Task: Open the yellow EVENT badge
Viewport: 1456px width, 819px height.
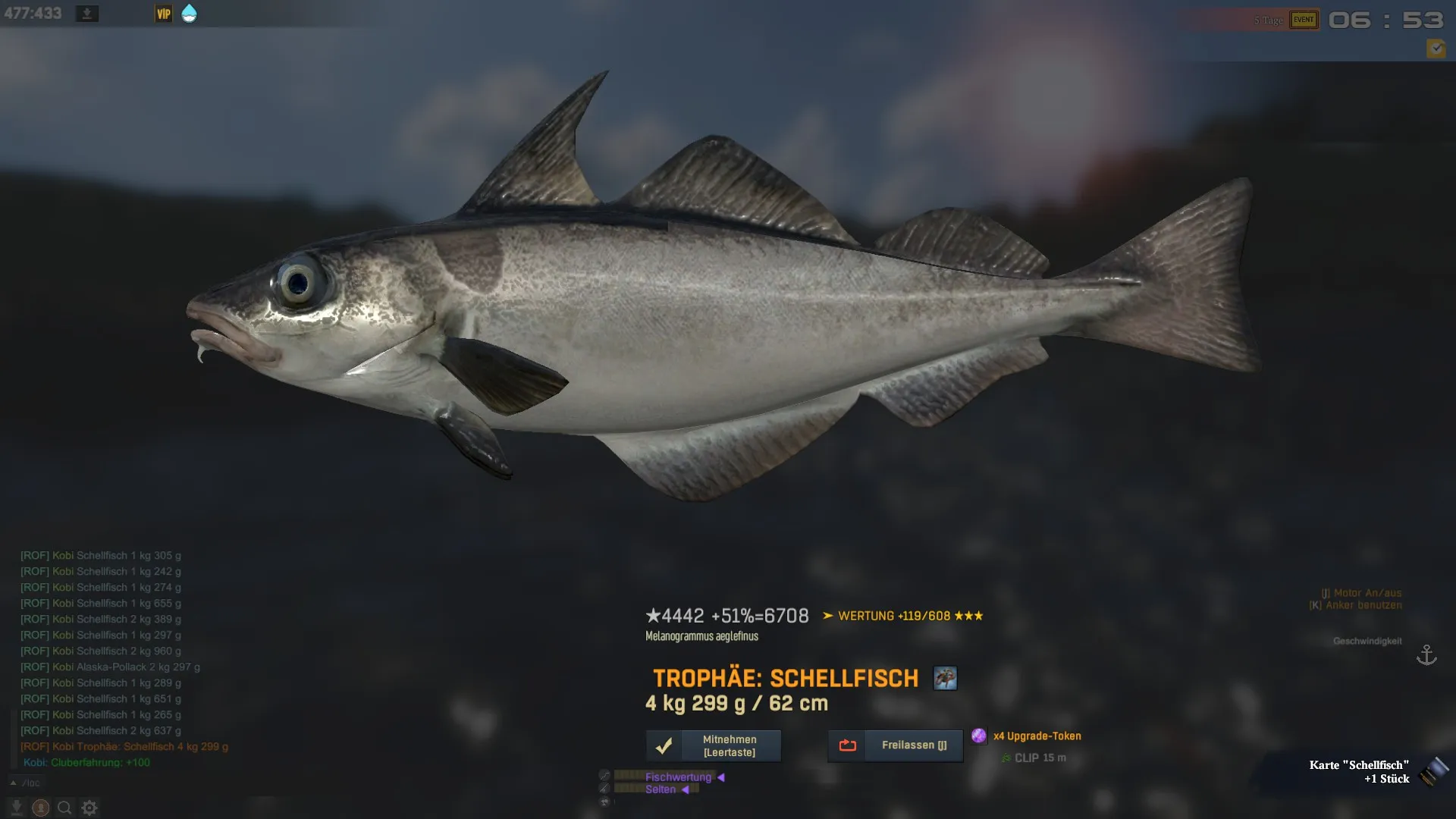Action: 1304,20
